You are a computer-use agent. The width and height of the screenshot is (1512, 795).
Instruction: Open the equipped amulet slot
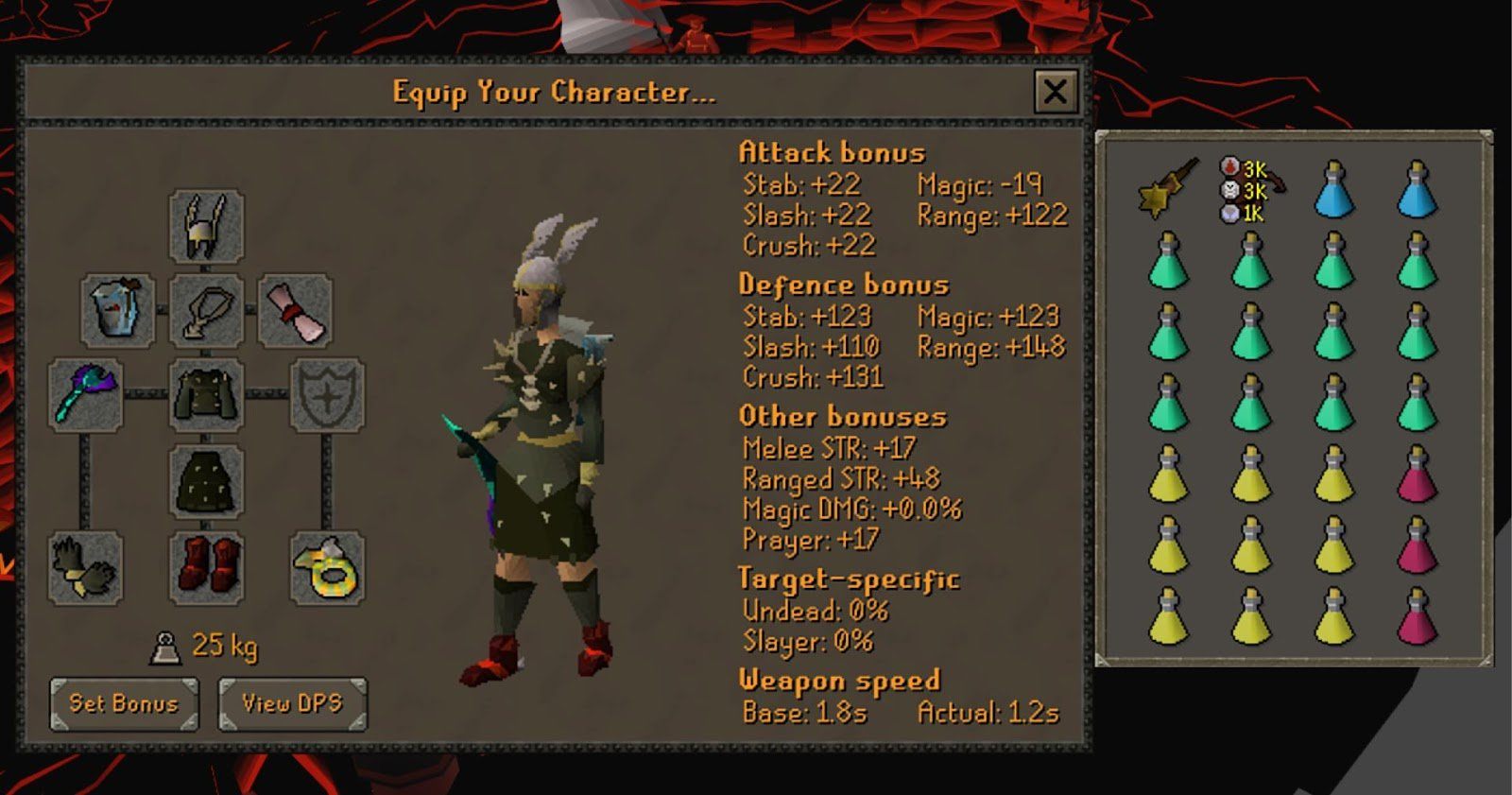[x=206, y=310]
